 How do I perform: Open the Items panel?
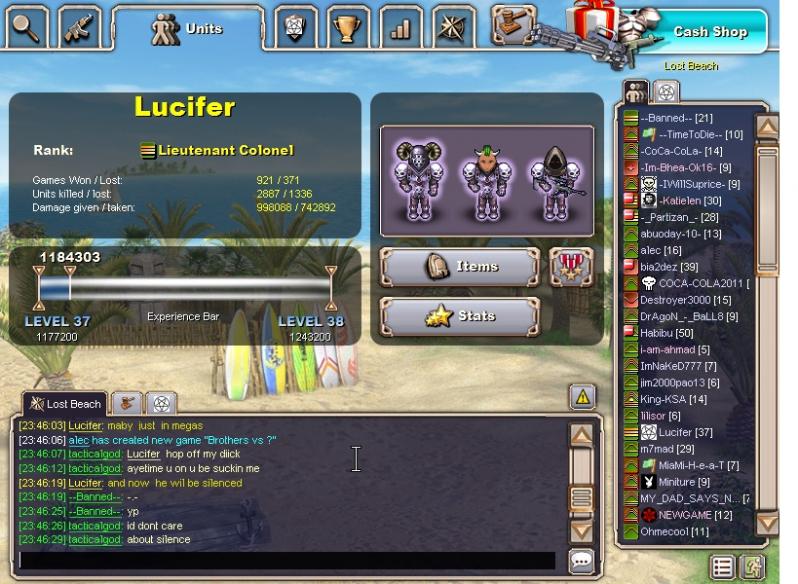coord(460,267)
